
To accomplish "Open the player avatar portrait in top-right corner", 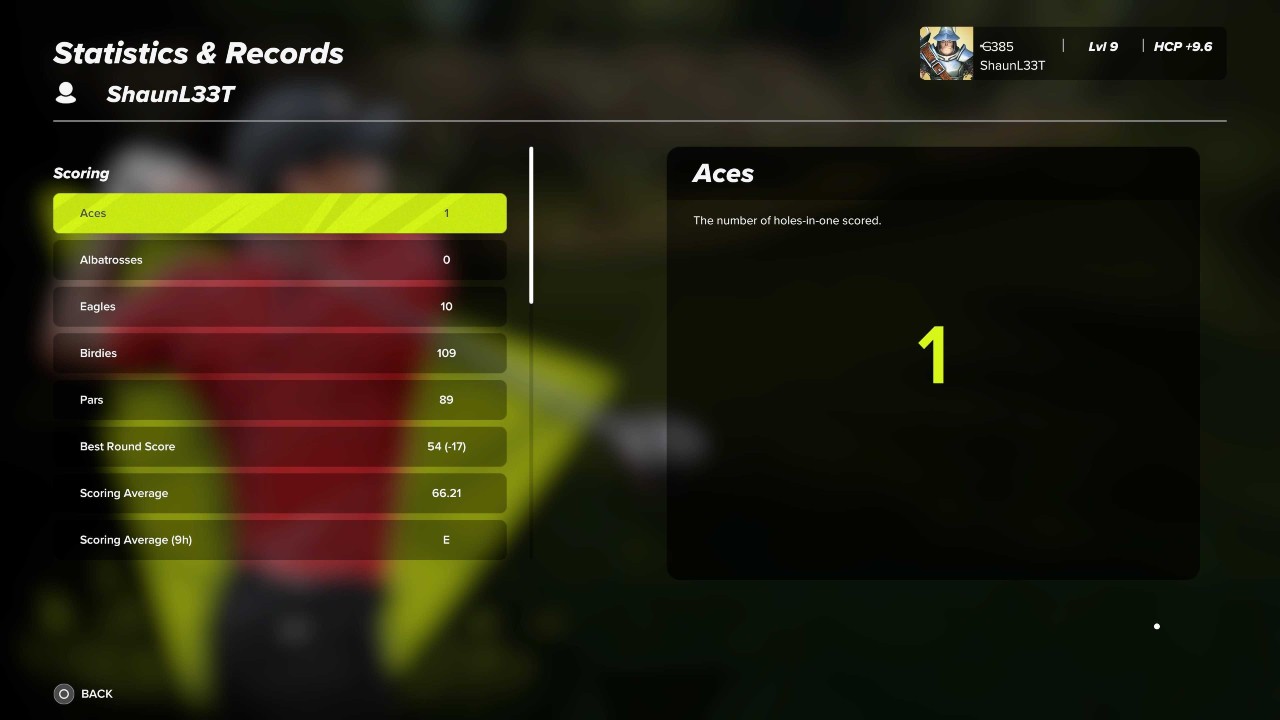I will (945, 52).
